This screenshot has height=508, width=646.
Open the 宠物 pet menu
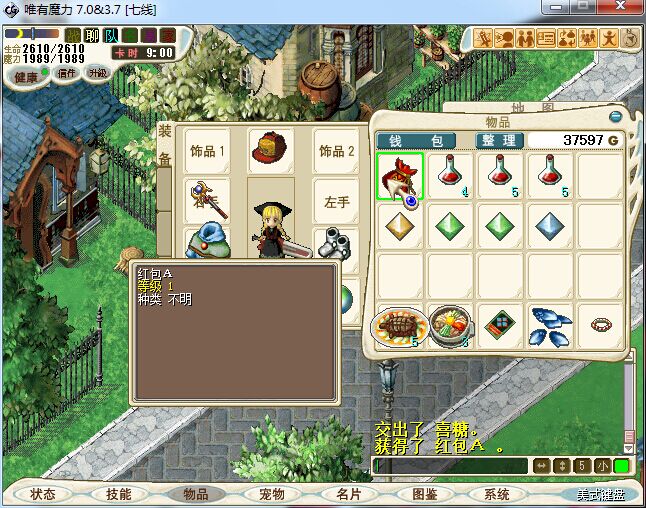point(271,494)
